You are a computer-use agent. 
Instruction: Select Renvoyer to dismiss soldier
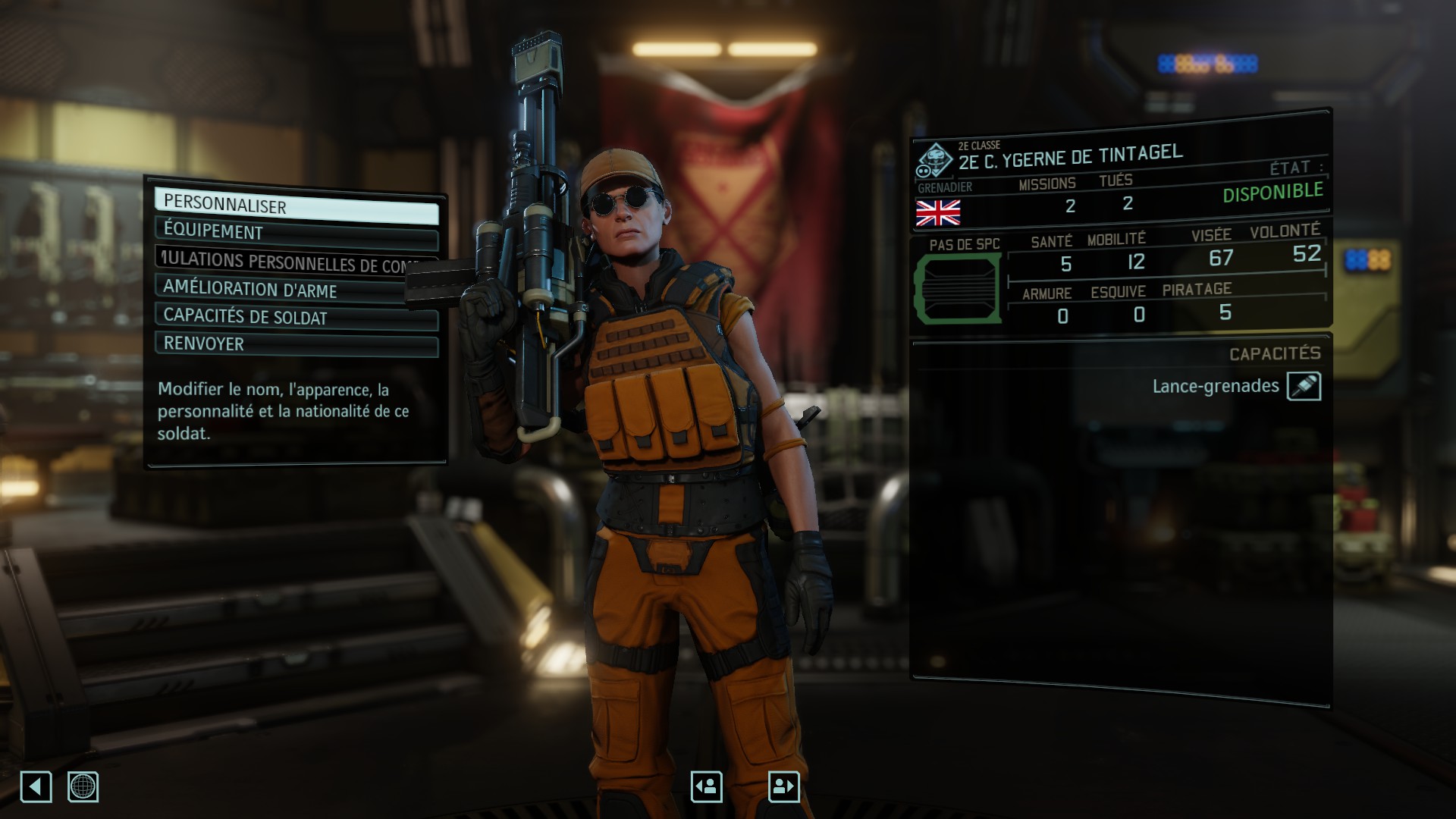[x=296, y=344]
